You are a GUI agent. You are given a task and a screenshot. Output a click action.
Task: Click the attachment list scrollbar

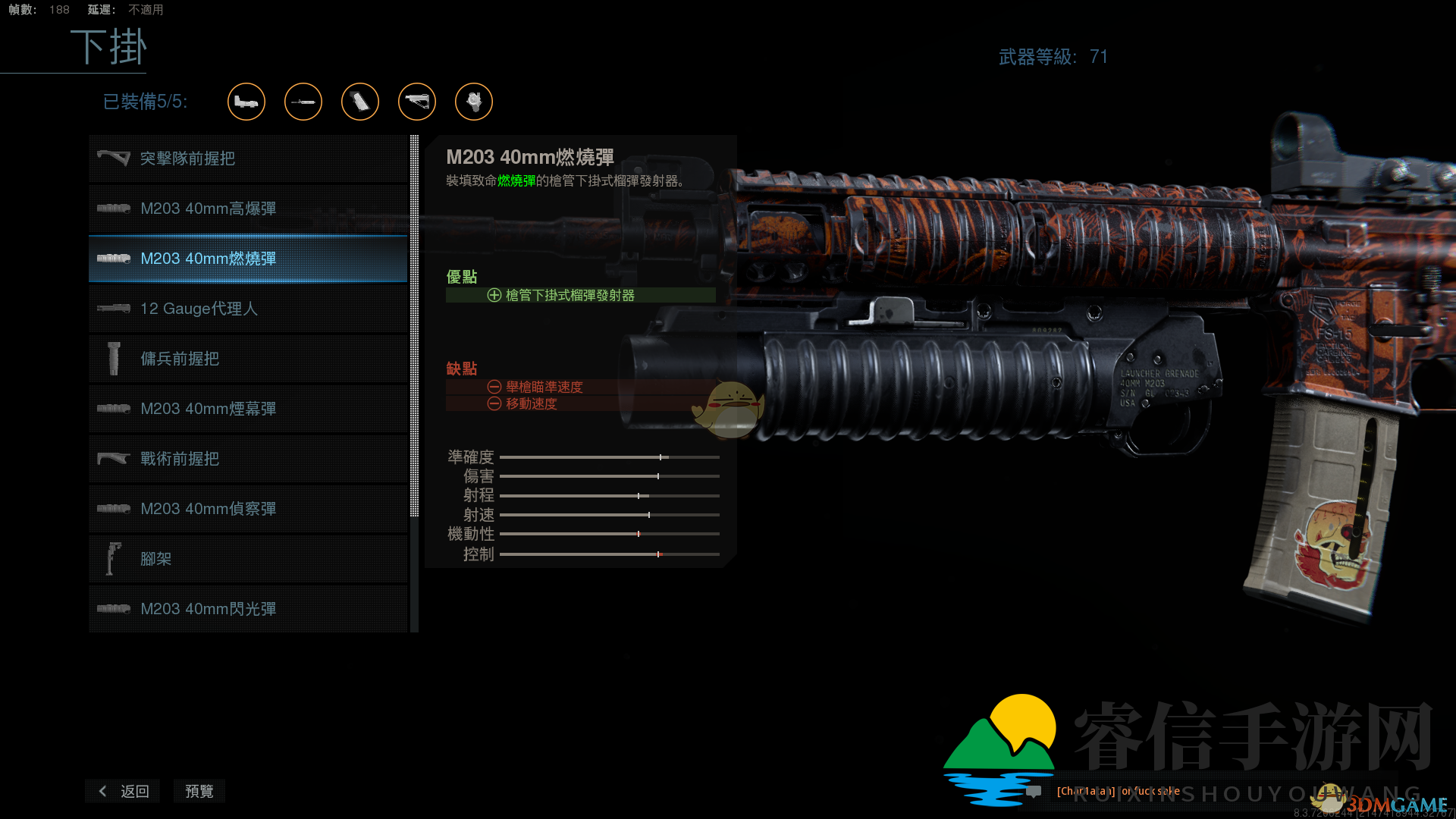pyautogui.click(x=414, y=326)
